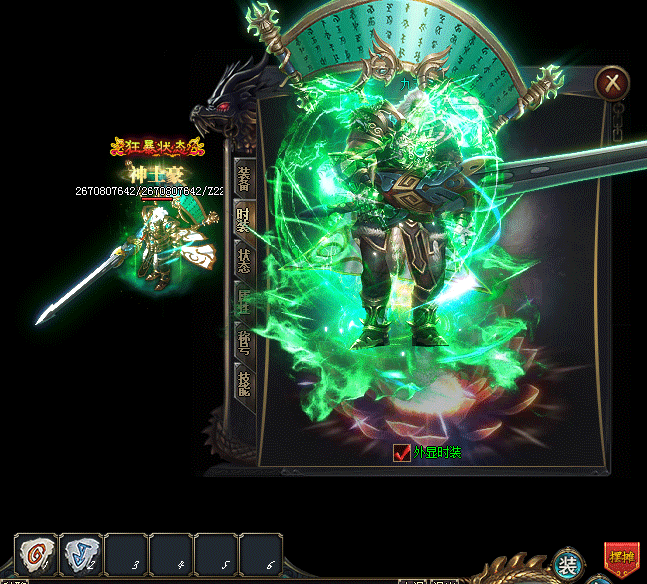Toggle the 外显时装 checkbox
647x584 pixels.
402,453
